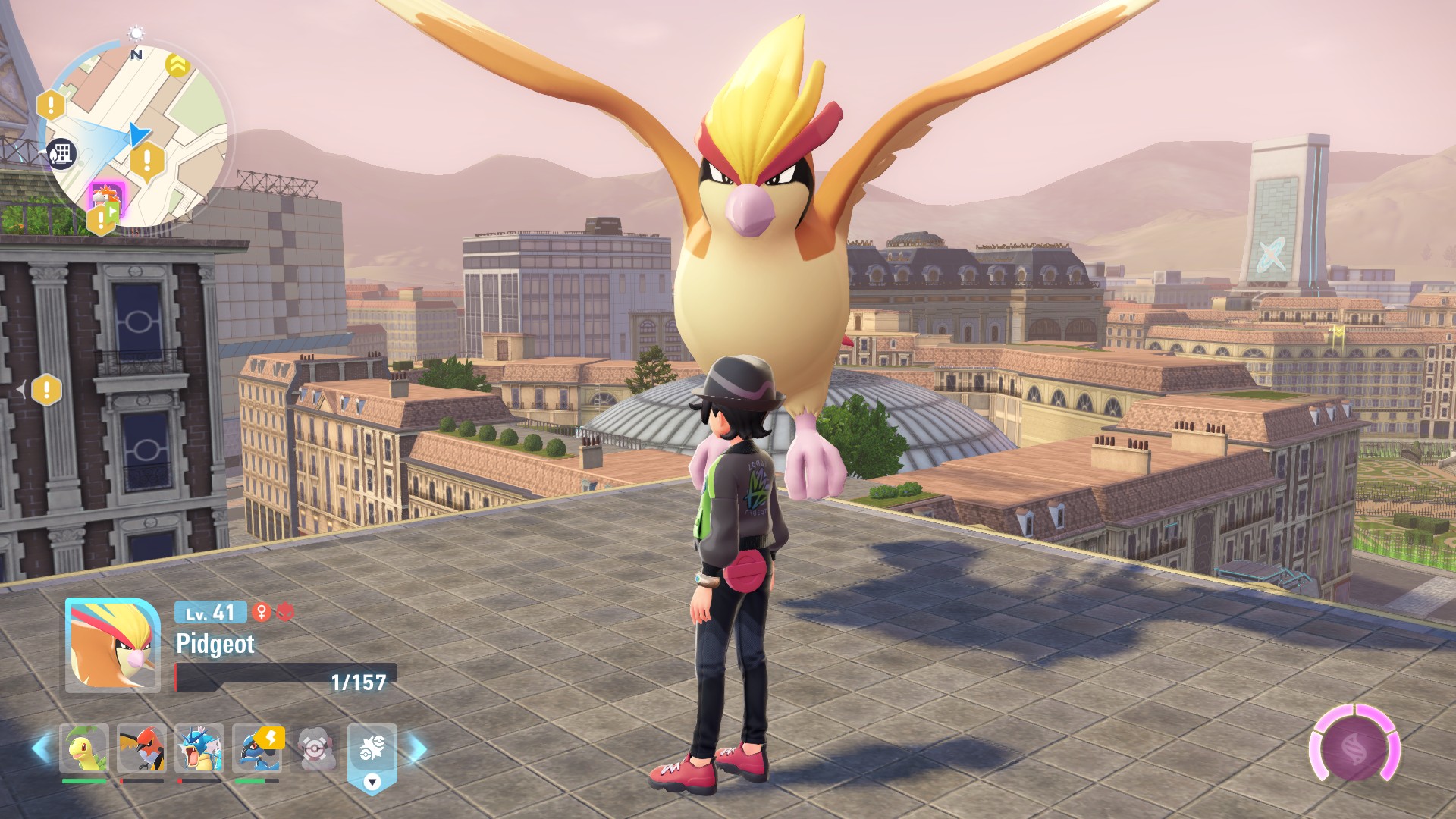1456x819 pixels.
Task: Select Gyarados in the party bar
Action: [199, 748]
